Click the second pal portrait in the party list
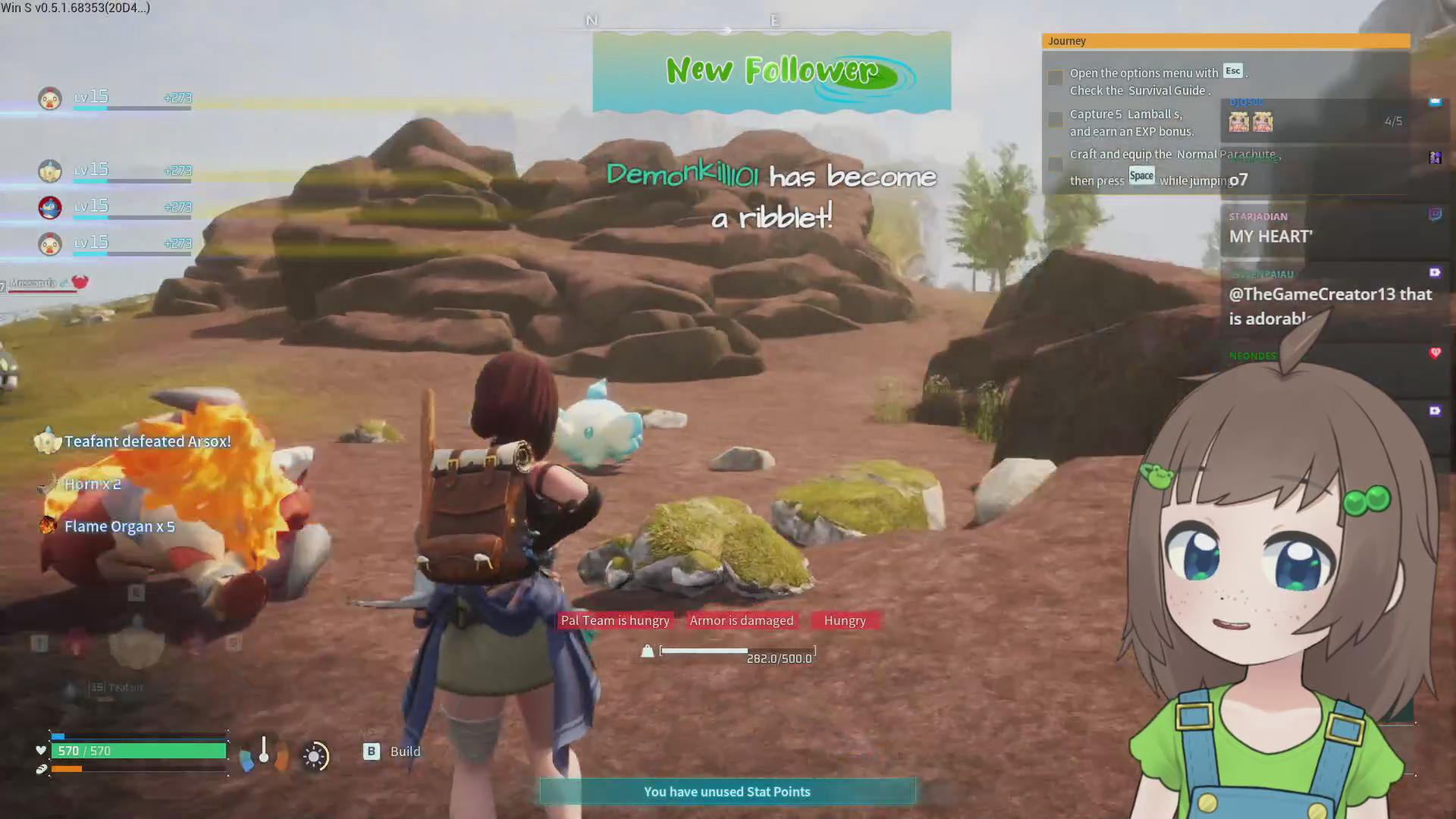Image resolution: width=1456 pixels, height=819 pixels. pyautogui.click(x=50, y=171)
